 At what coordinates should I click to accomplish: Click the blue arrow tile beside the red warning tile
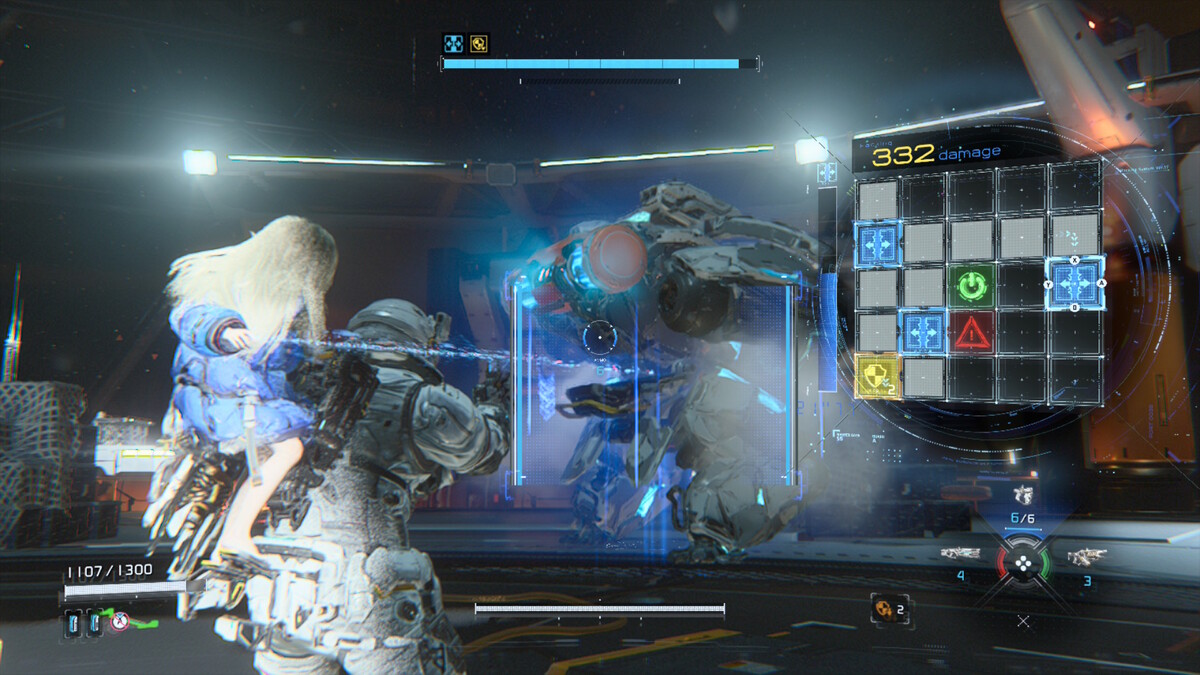click(924, 331)
